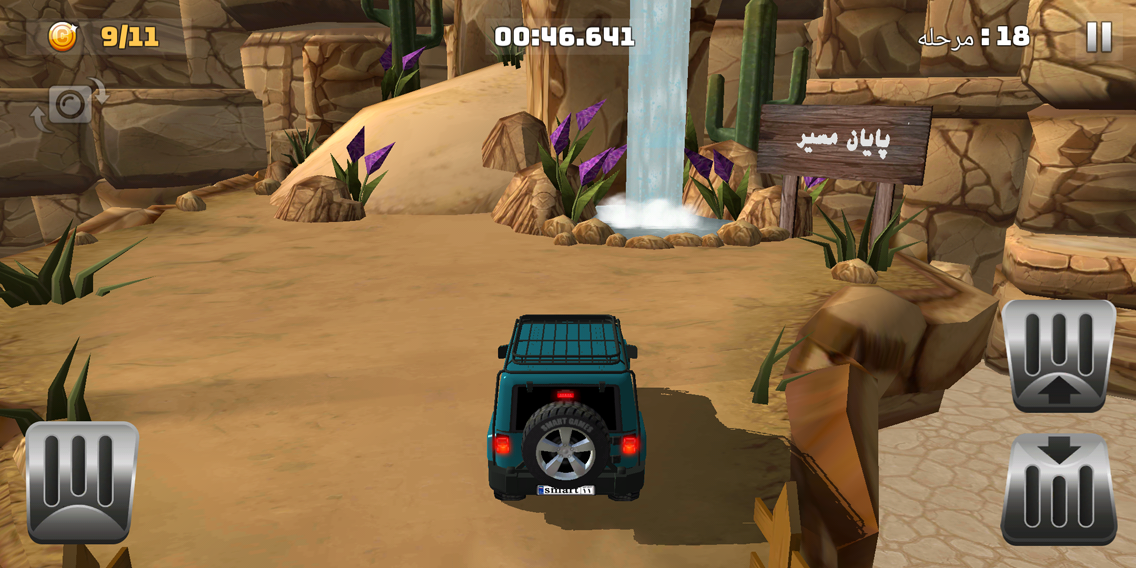The width and height of the screenshot is (1136, 568).
Task: Tap the reverse pedal with down arrow
Action: point(1058,489)
